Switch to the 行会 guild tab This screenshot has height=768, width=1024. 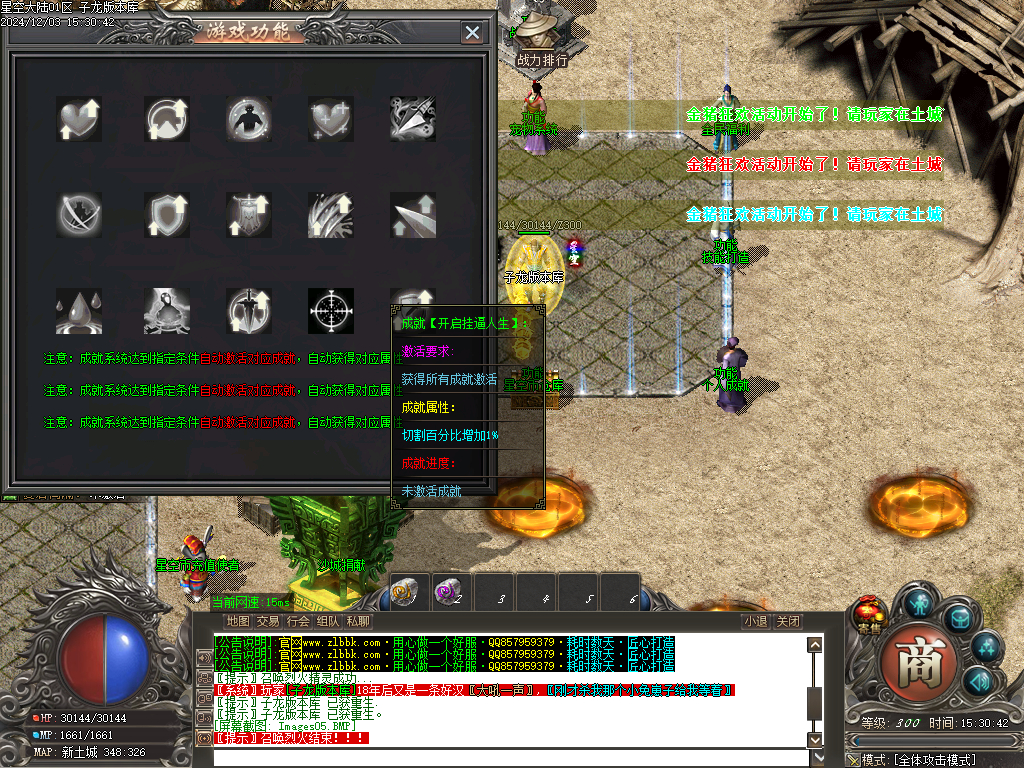pyautogui.click(x=298, y=621)
